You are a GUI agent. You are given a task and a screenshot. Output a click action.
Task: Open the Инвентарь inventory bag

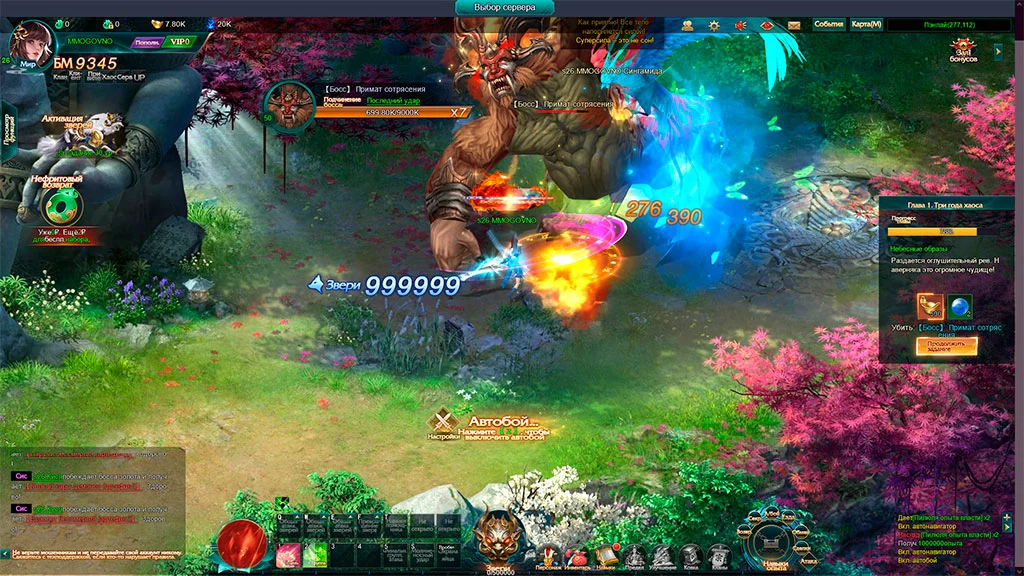point(577,554)
